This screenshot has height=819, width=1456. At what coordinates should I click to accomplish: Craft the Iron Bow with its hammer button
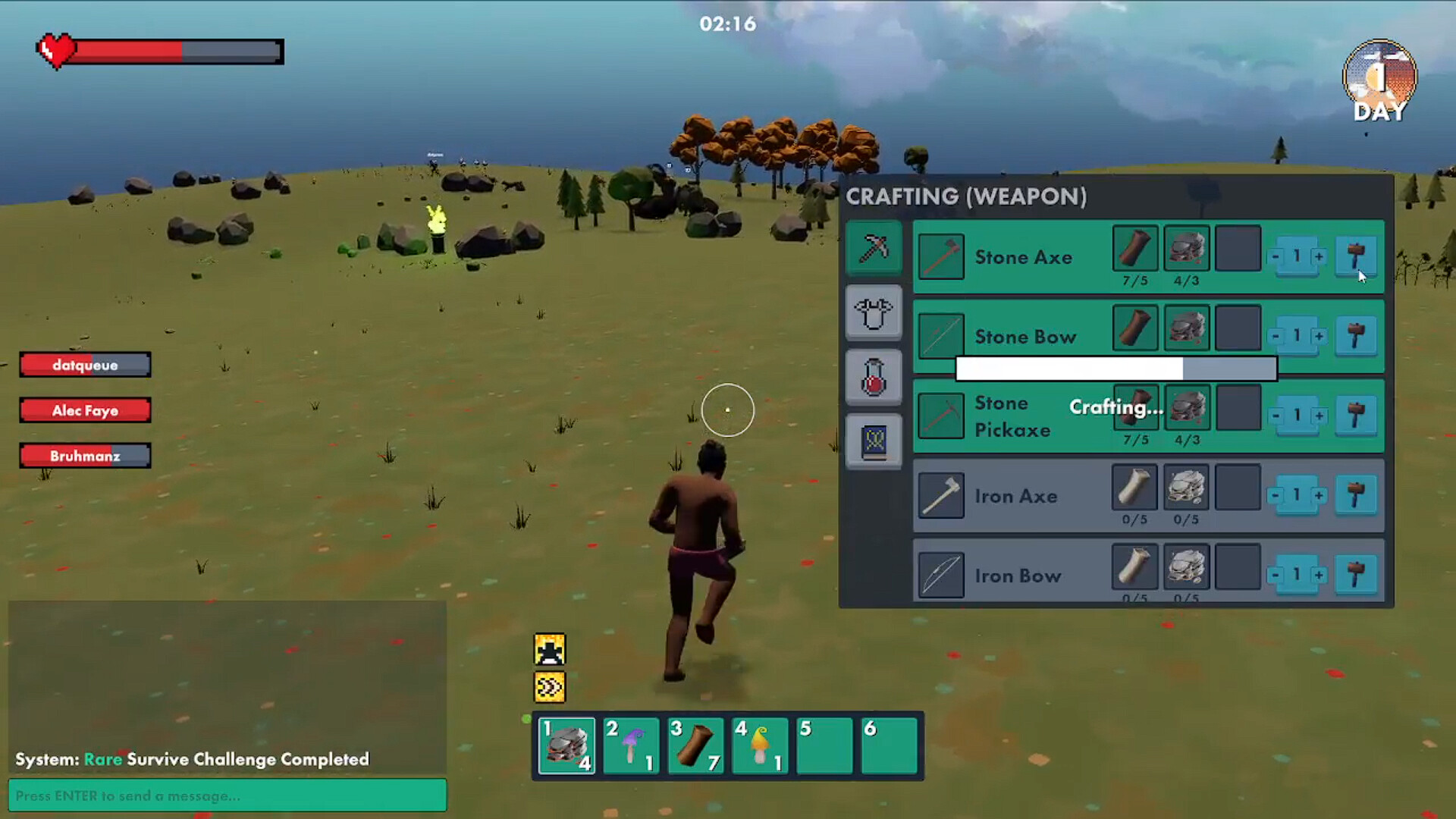[x=1356, y=575]
